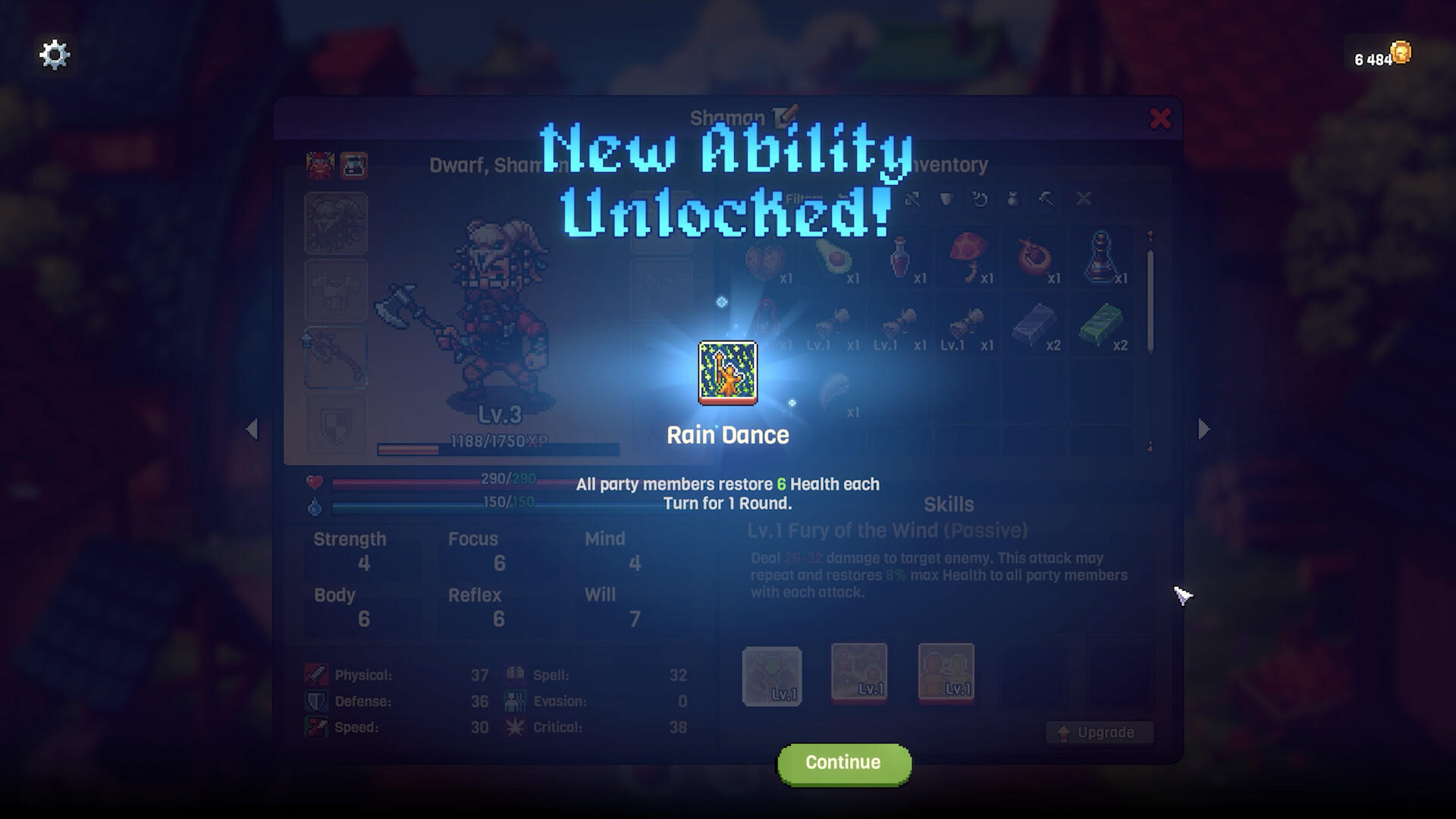The image size is (1456, 819).
Task: Toggle the pickaxe inventory filter
Action: 1045,199
